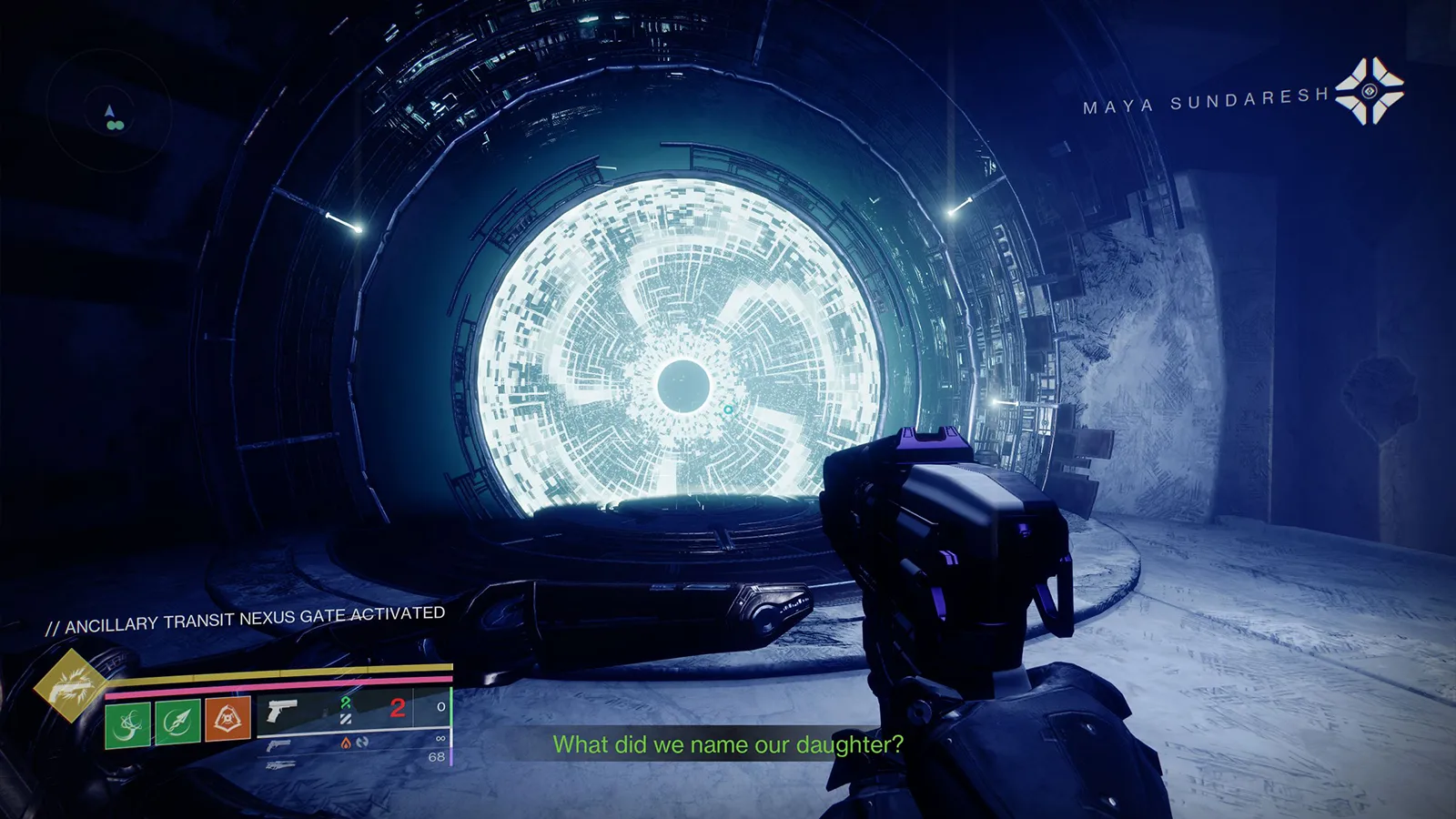Click the subtitle asking about the daughter's name
The image size is (1456, 819).
(x=726, y=746)
